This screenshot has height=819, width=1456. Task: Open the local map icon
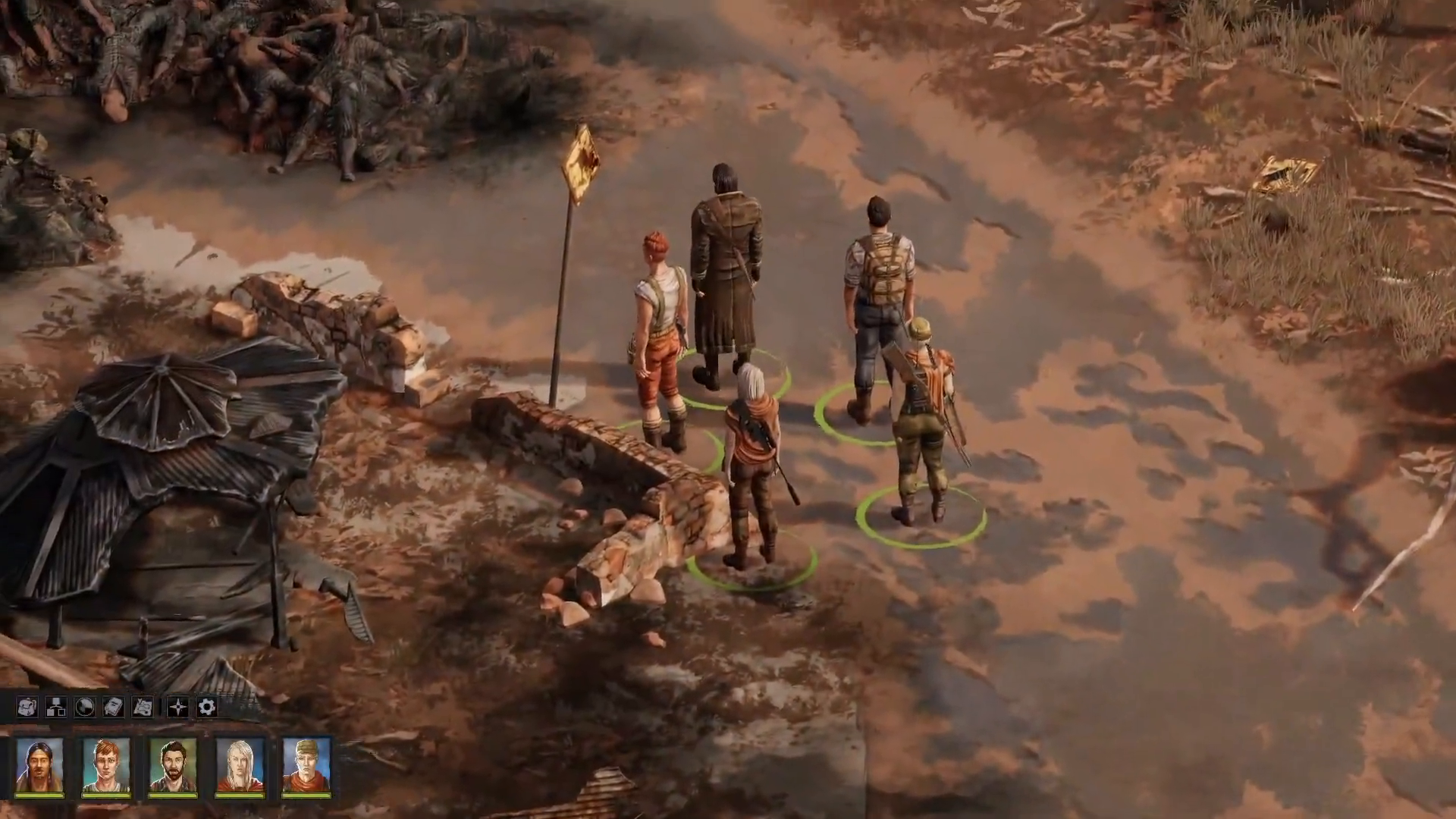click(141, 707)
